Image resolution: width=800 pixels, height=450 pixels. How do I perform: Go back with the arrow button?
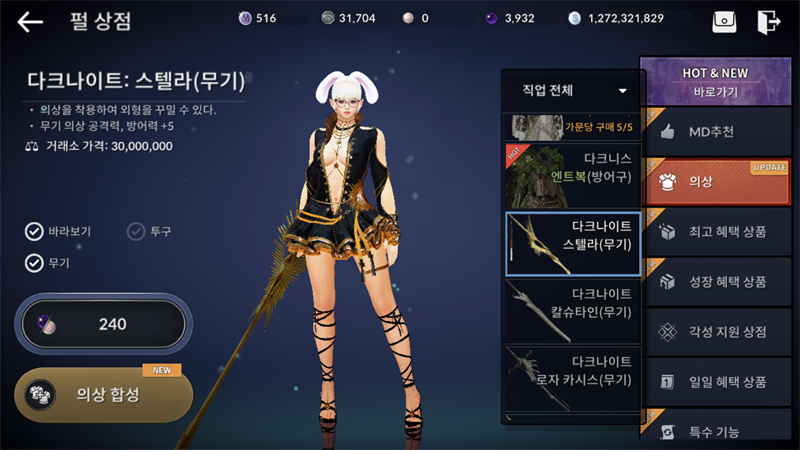pyautogui.click(x=30, y=21)
